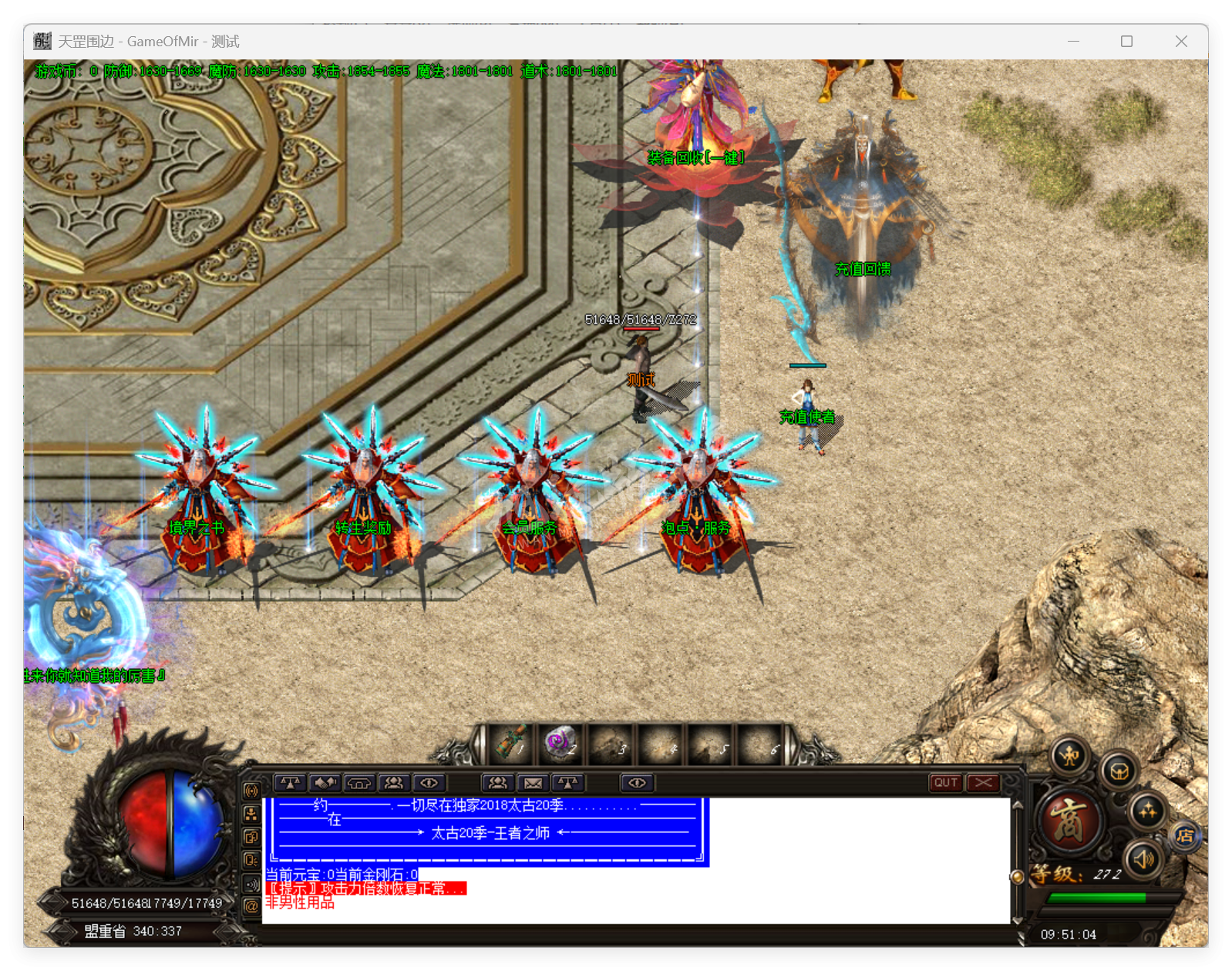The image size is (1232, 971).
Task: Maximize the game window
Action: tap(1126, 42)
